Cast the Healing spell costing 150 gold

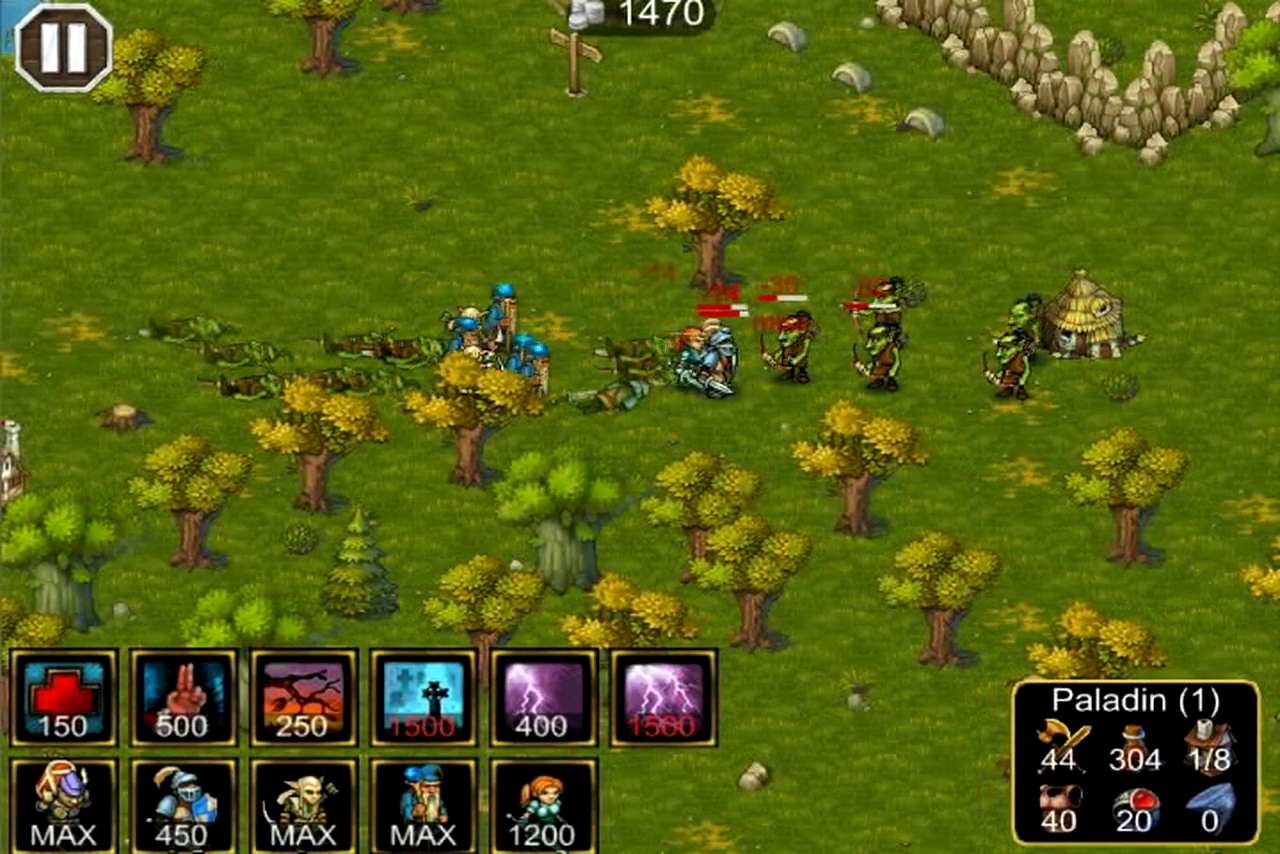(x=64, y=697)
